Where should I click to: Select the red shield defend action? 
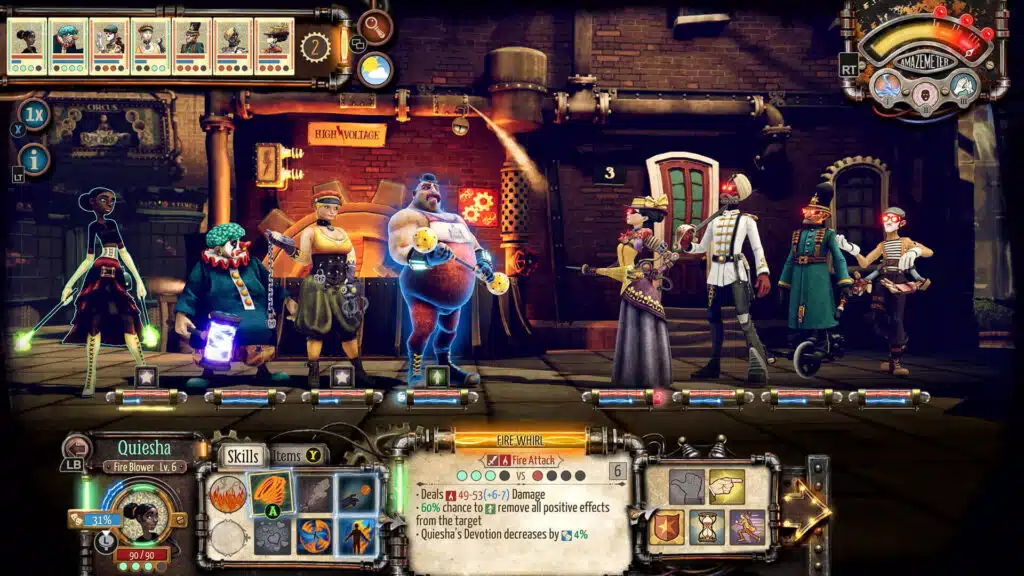click(x=667, y=527)
